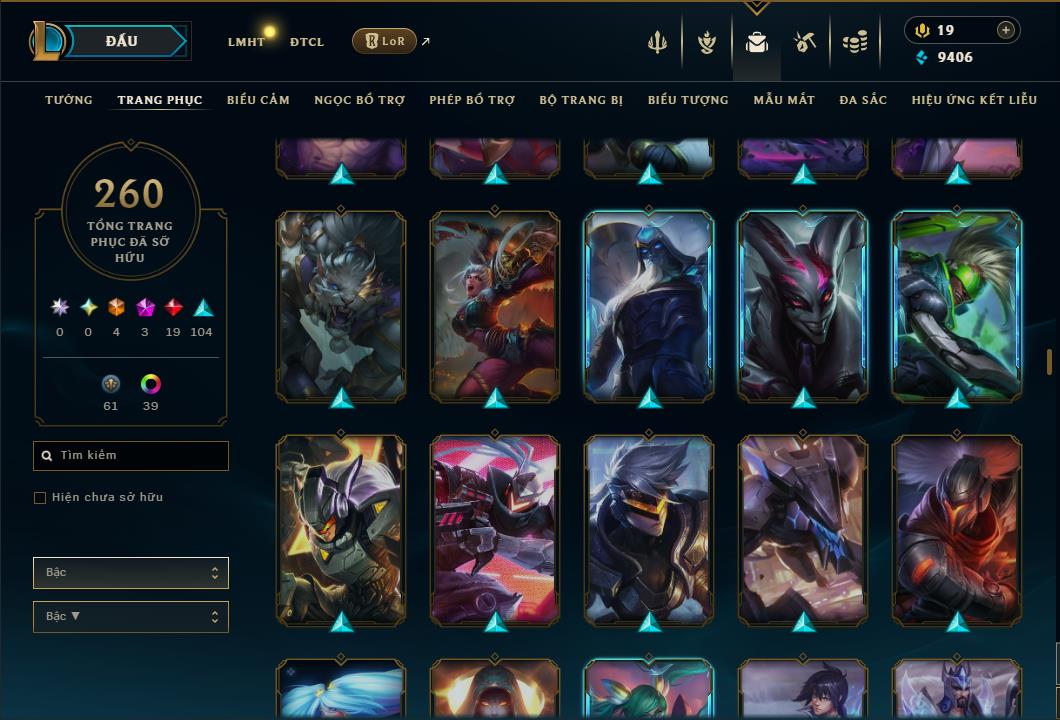This screenshot has width=1060, height=720.
Task: Open the LoR launcher link
Action: click(385, 41)
